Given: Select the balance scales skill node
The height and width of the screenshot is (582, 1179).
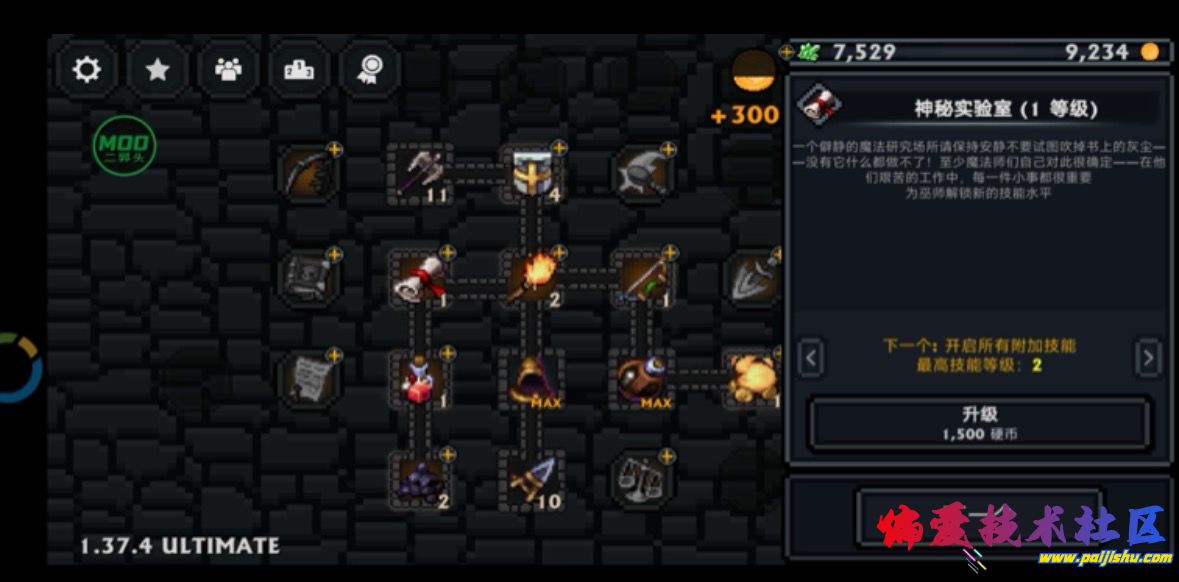Looking at the screenshot, I should pyautogui.click(x=642, y=481).
